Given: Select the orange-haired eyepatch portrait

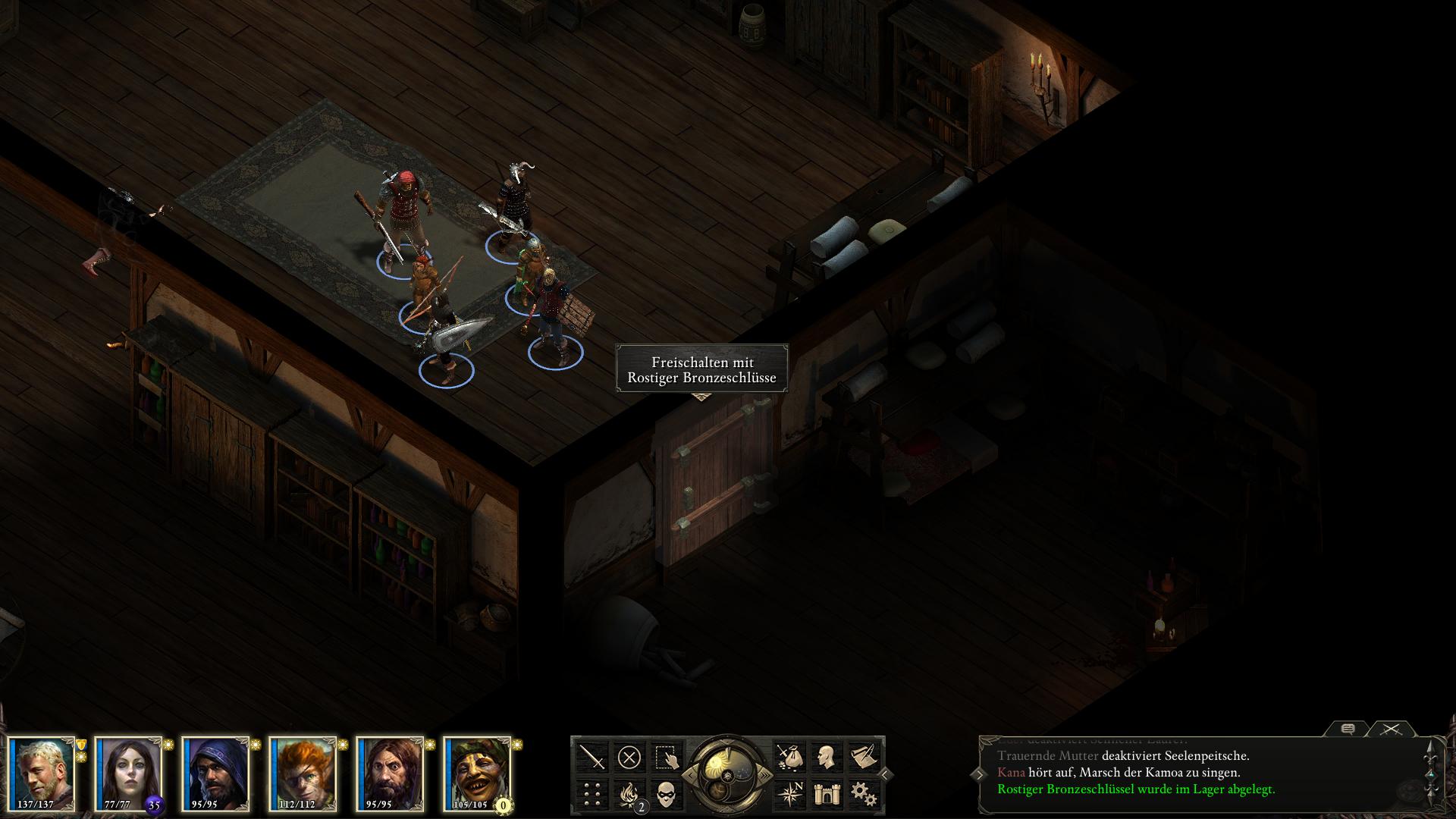Looking at the screenshot, I should tap(303, 773).
